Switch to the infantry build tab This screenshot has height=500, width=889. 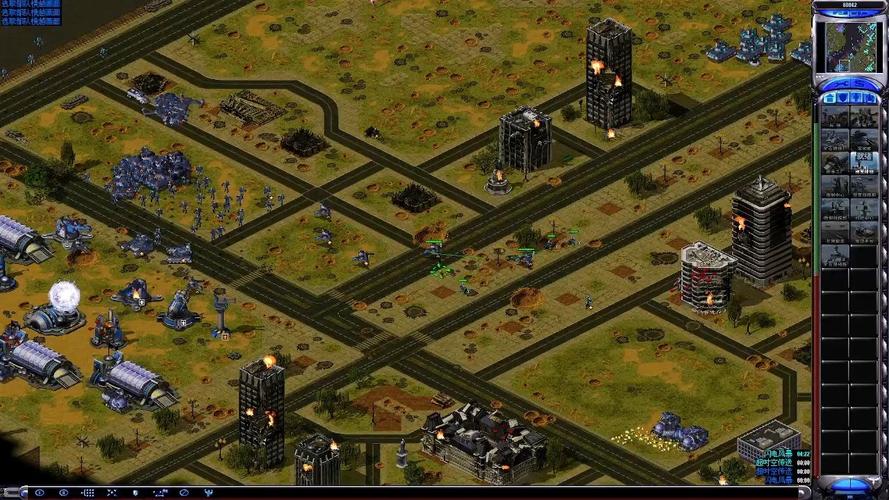pyautogui.click(x=856, y=98)
